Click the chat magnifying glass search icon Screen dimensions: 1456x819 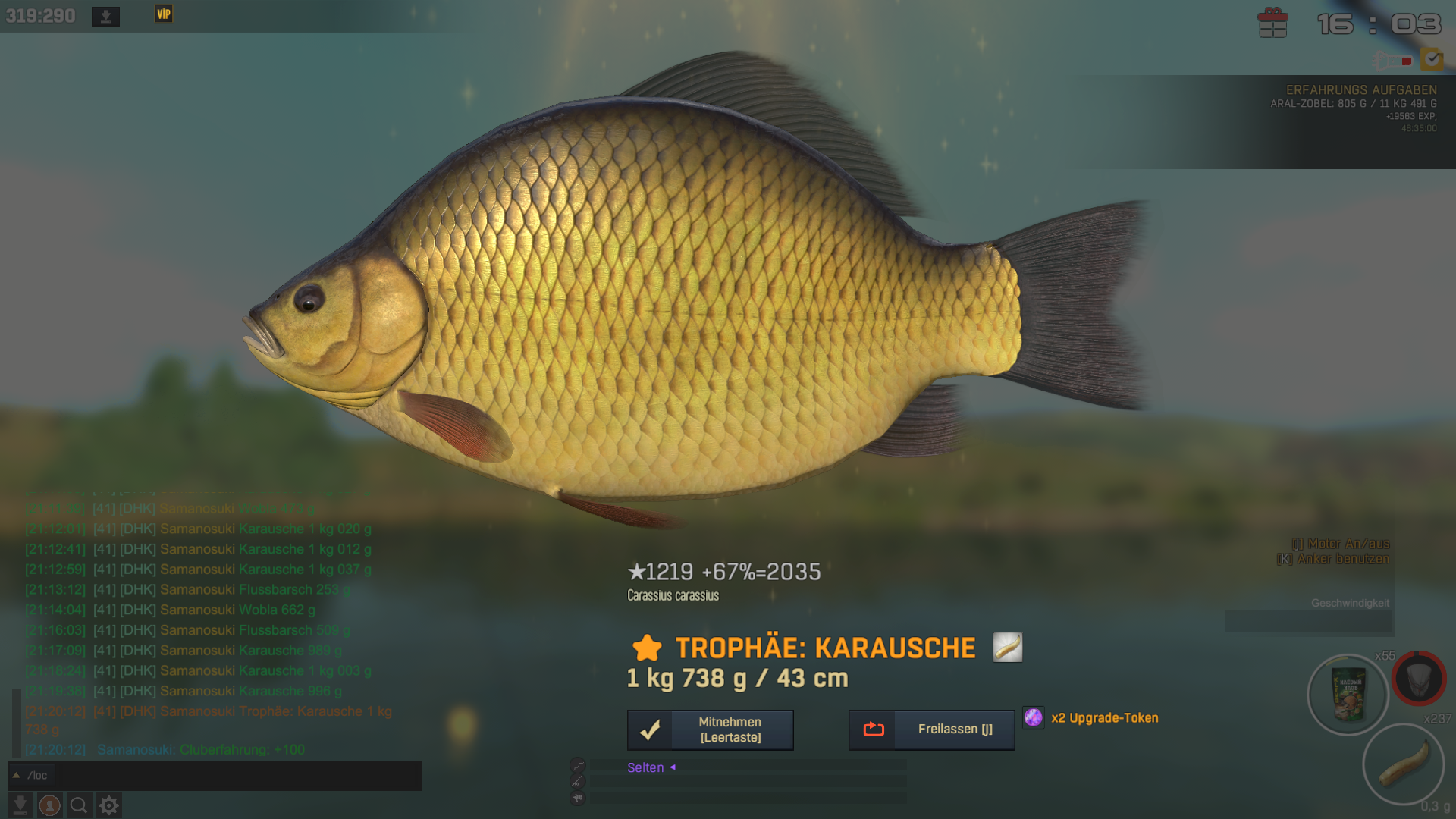point(79,805)
